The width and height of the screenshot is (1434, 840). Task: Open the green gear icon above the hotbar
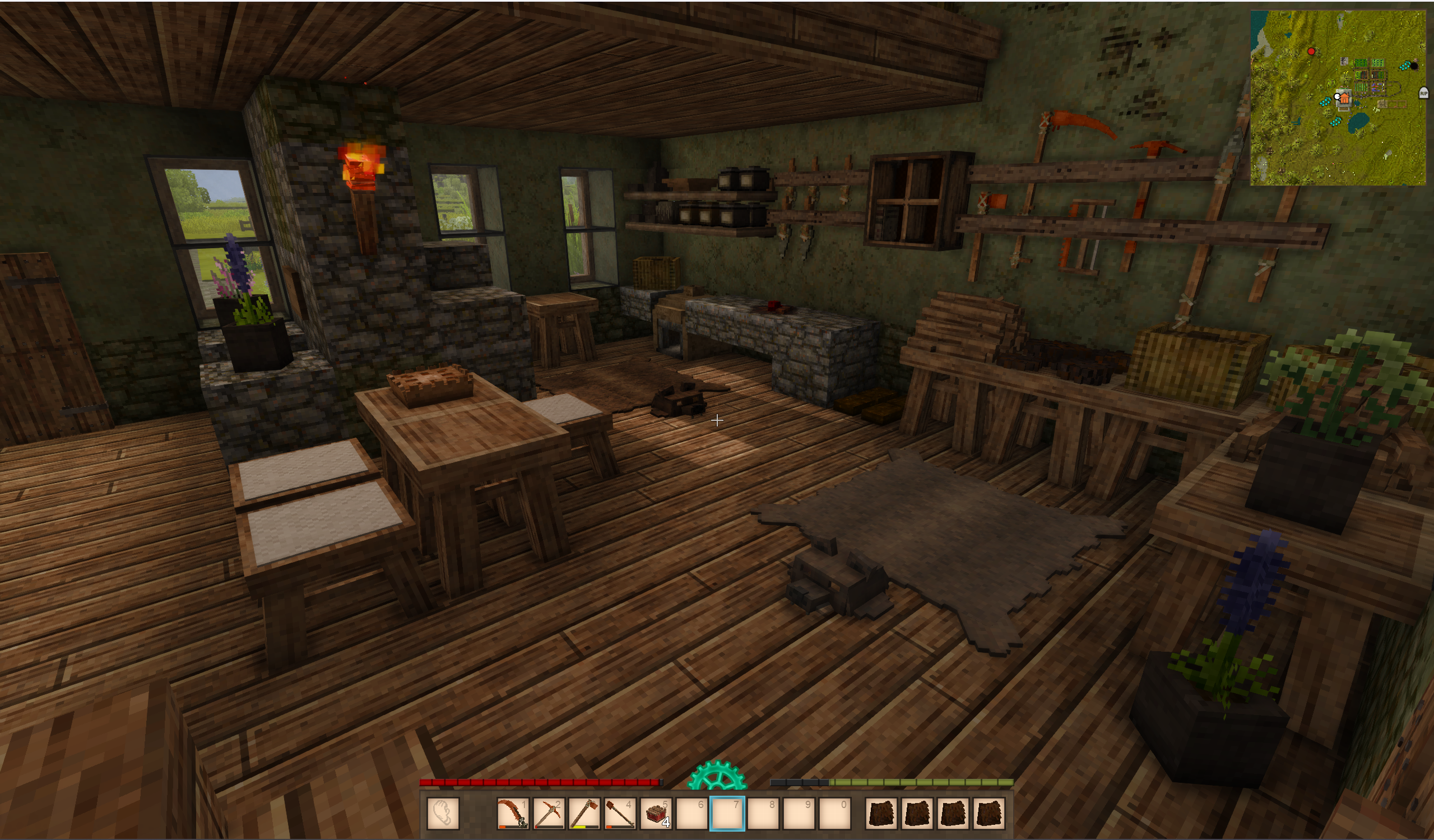coord(717,776)
